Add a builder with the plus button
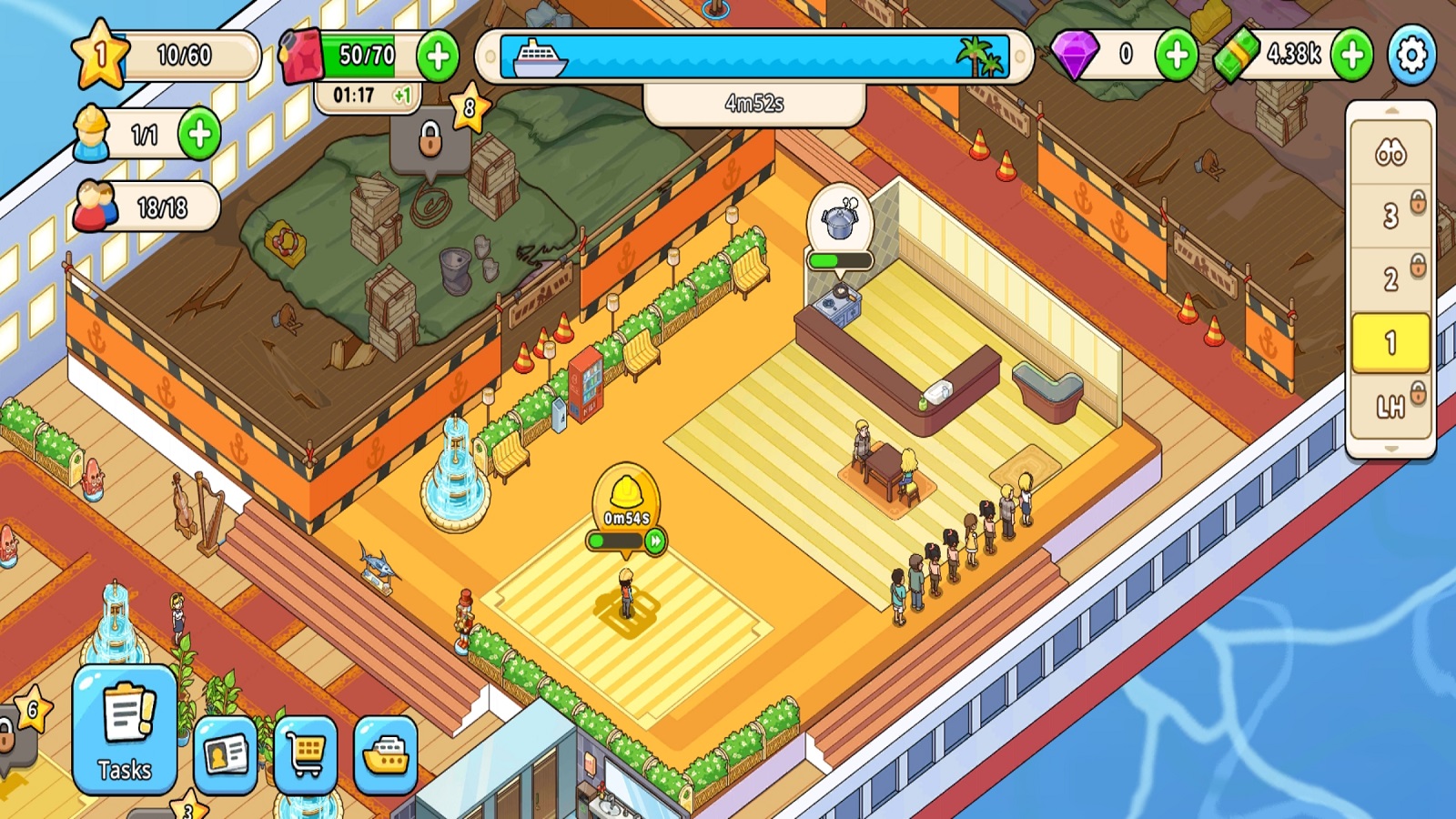The width and height of the screenshot is (1456, 819). [199, 135]
